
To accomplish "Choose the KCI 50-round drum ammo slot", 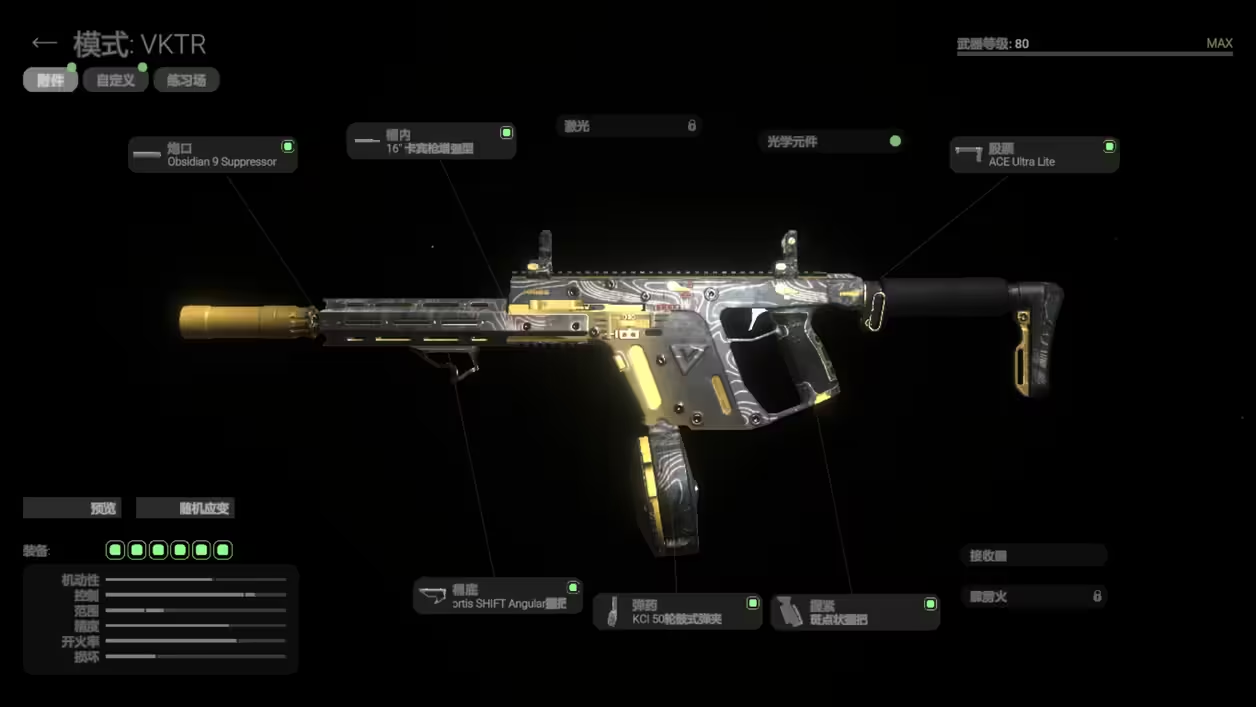I will [678, 612].
